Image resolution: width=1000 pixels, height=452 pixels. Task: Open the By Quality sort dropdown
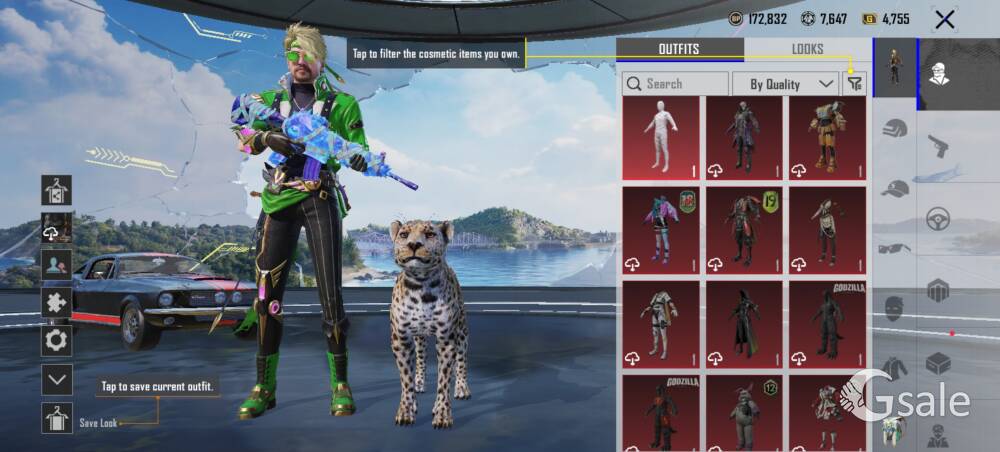785,84
